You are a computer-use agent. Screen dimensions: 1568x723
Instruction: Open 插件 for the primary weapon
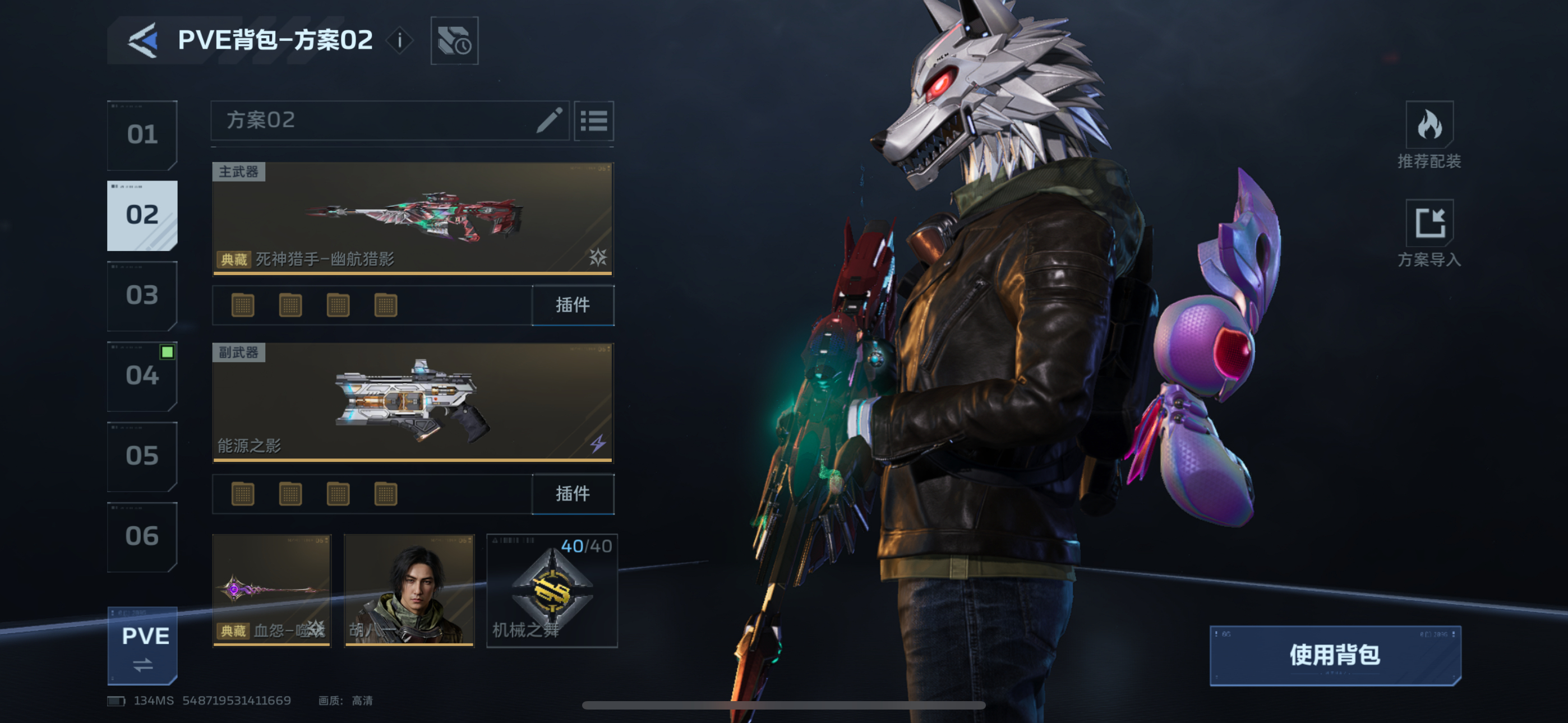click(573, 305)
